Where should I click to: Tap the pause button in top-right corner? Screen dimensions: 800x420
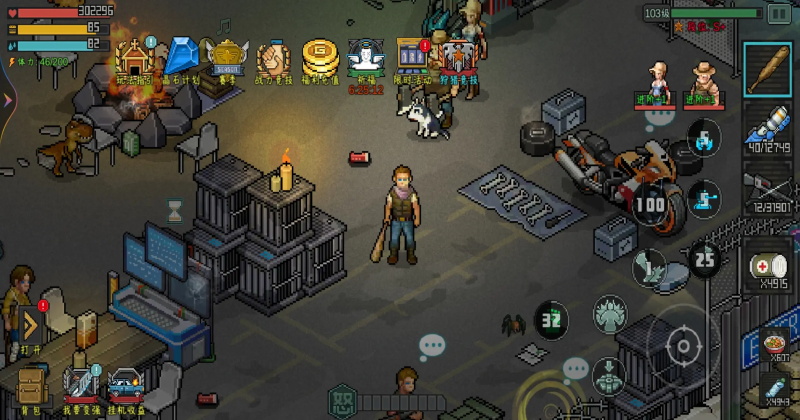coord(778,13)
